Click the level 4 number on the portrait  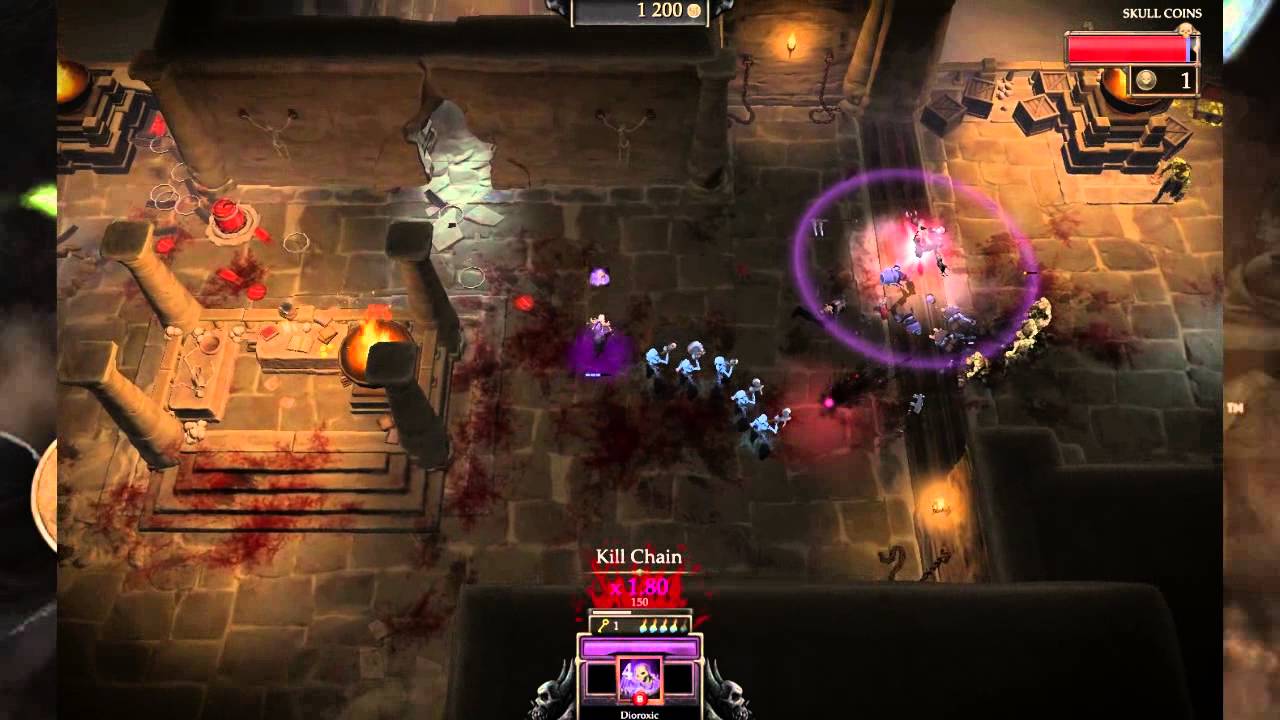tap(627, 670)
